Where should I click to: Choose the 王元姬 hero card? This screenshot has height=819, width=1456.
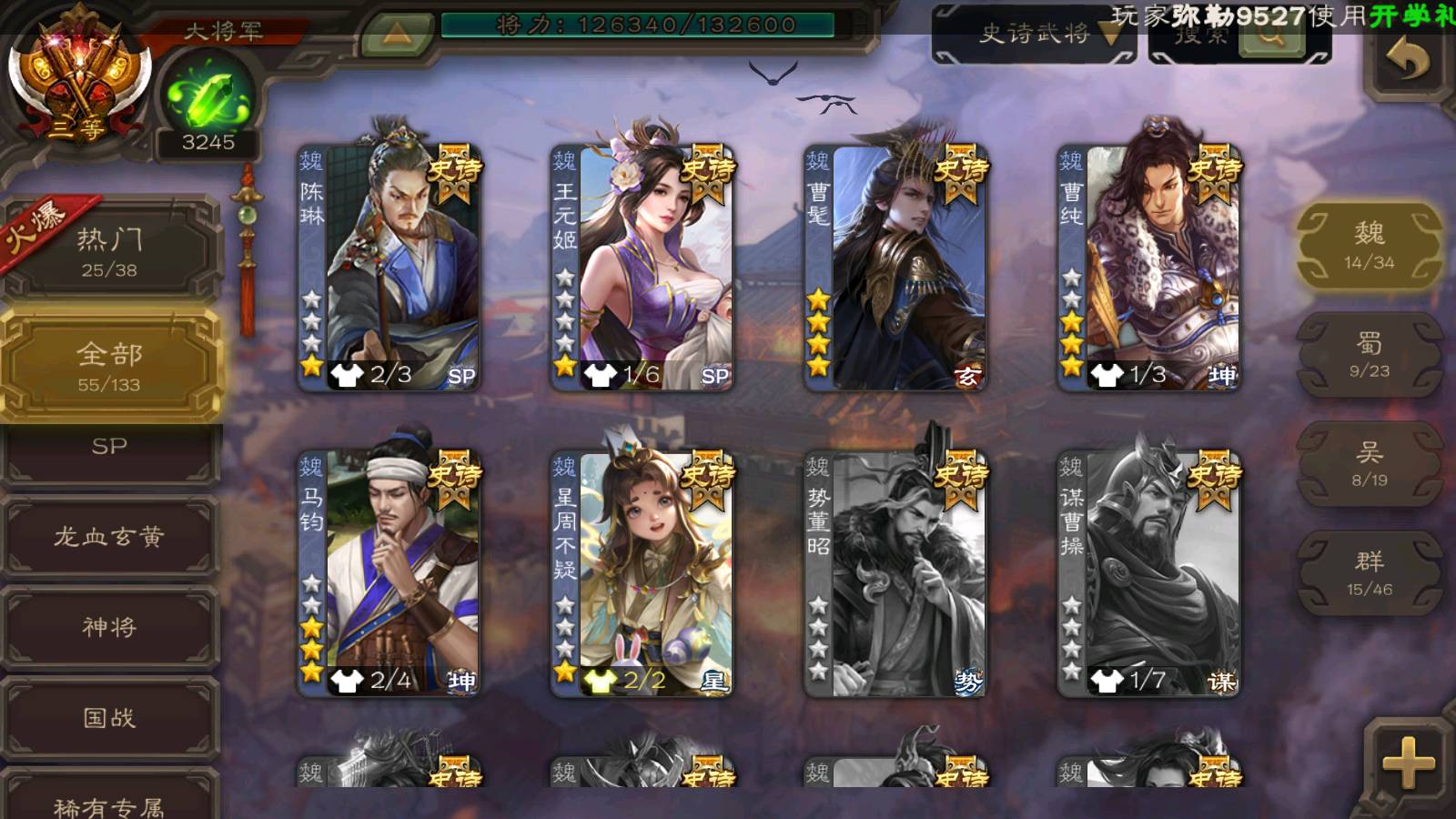pos(642,268)
